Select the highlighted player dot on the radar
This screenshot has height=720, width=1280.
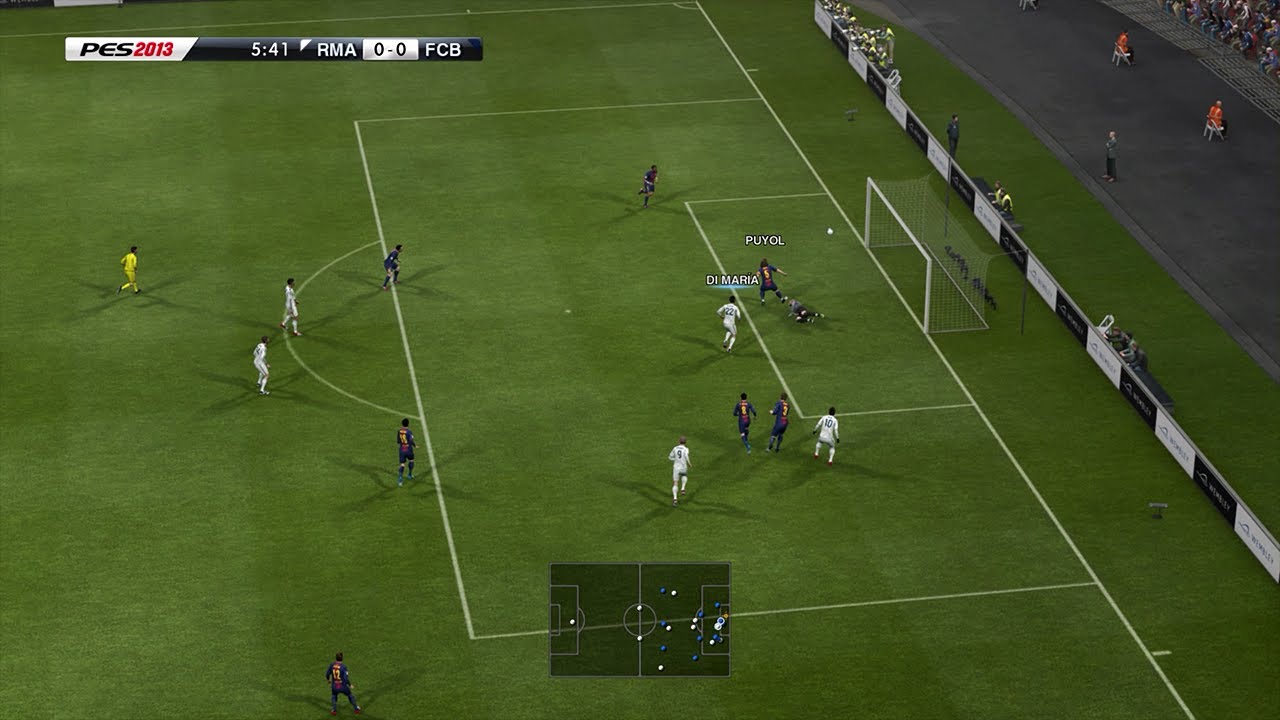click(x=720, y=620)
